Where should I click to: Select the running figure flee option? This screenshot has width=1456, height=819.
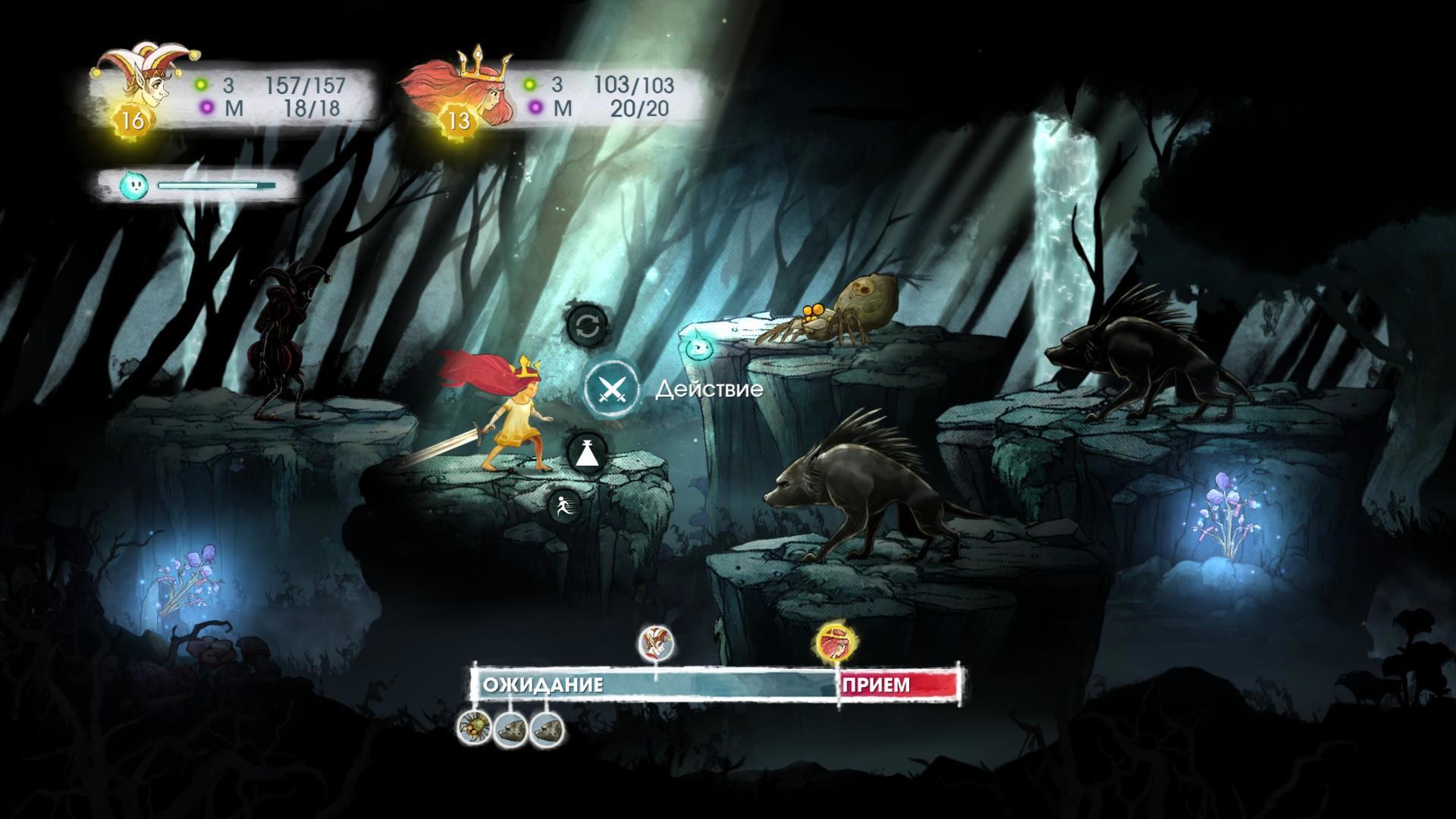pos(565,505)
